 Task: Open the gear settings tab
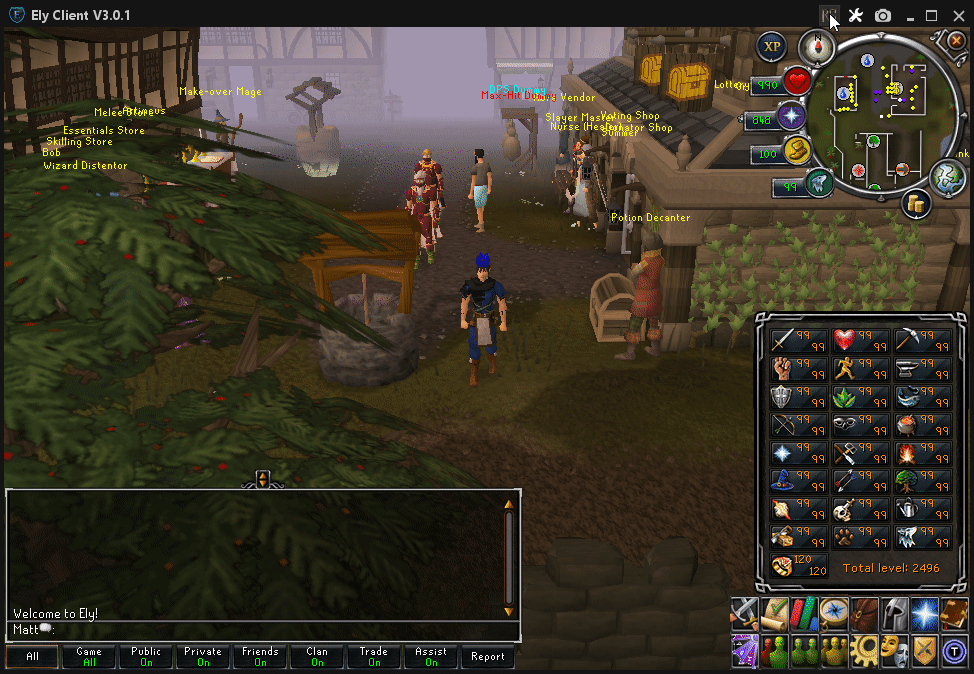[x=865, y=650]
